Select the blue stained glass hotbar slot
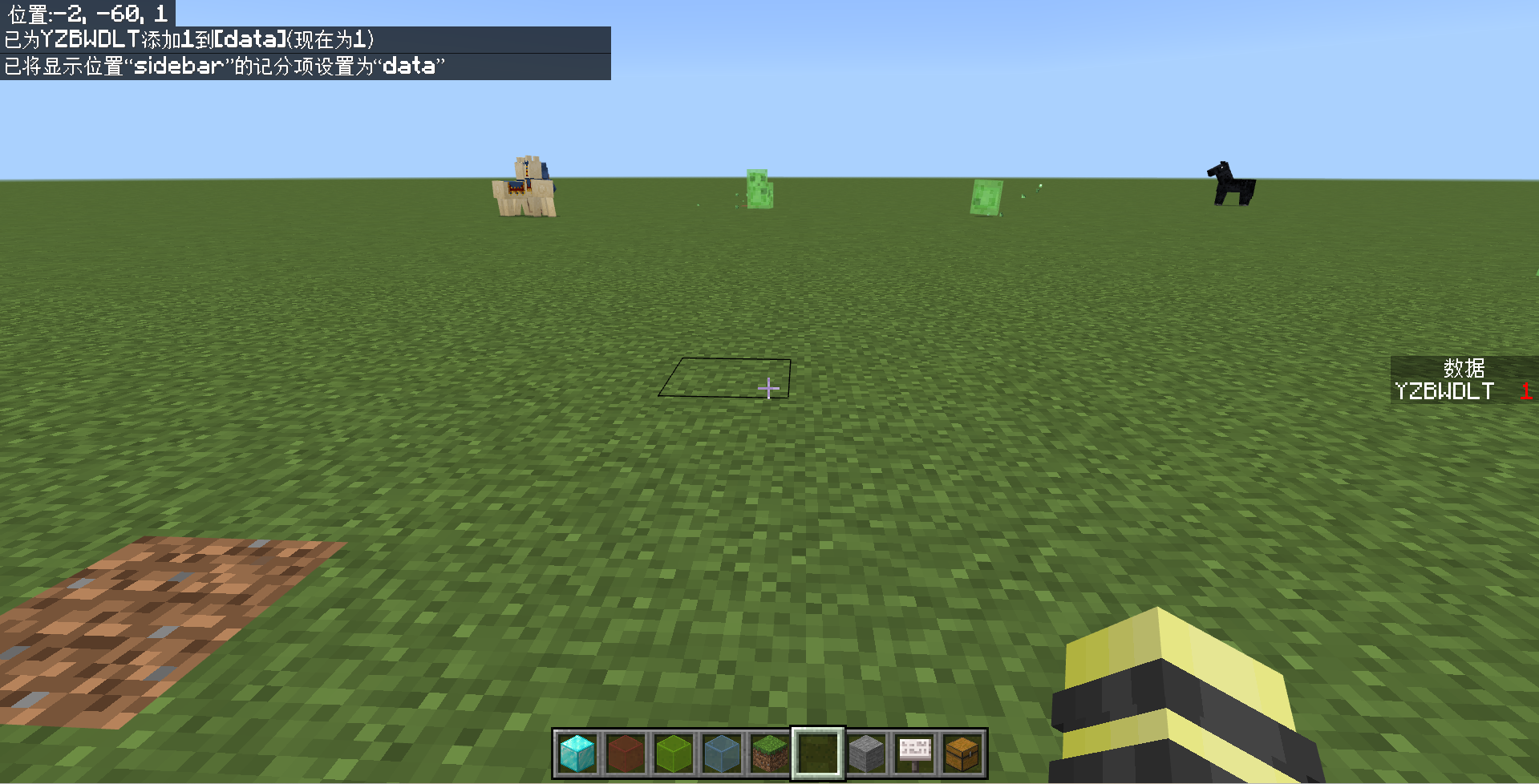This screenshot has width=1539, height=784. coord(723,753)
